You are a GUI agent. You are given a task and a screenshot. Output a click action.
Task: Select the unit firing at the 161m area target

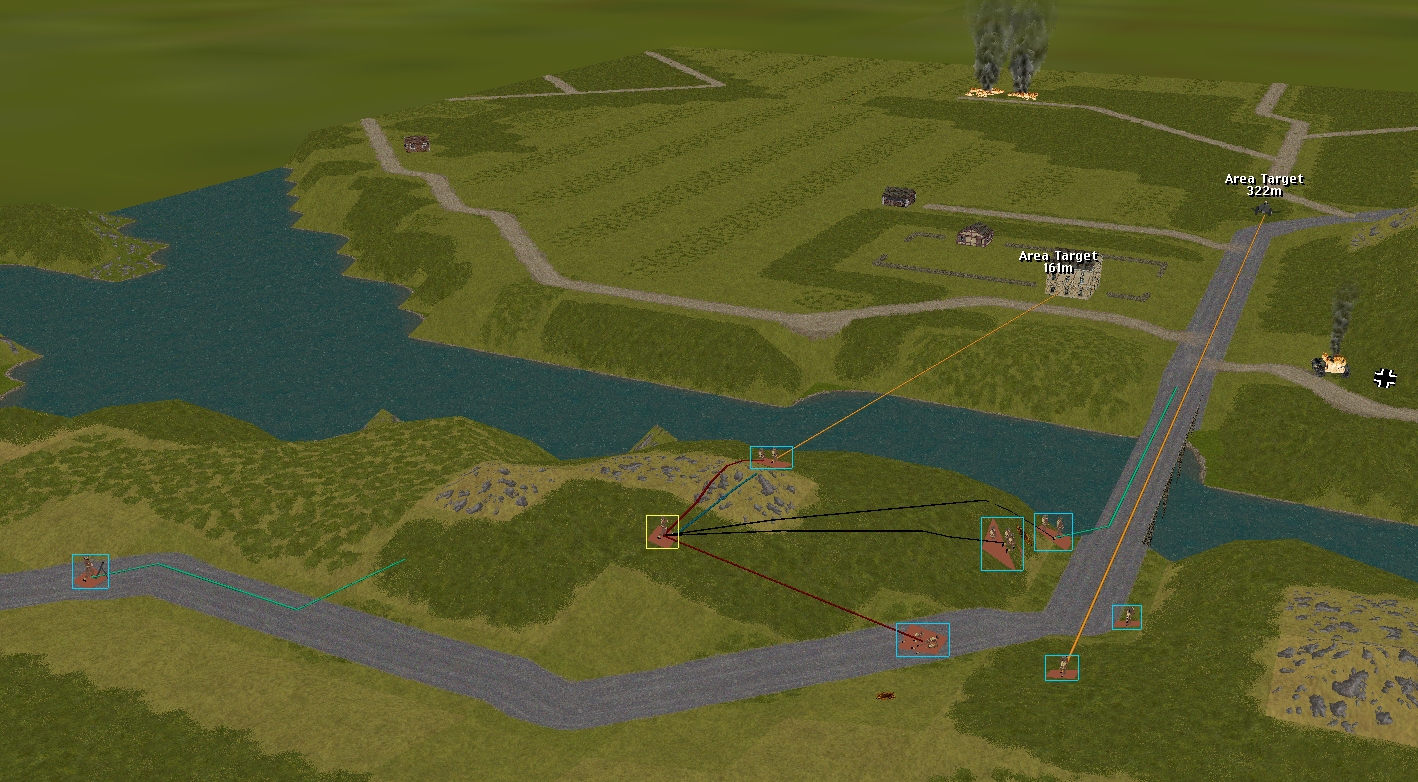[771, 457]
